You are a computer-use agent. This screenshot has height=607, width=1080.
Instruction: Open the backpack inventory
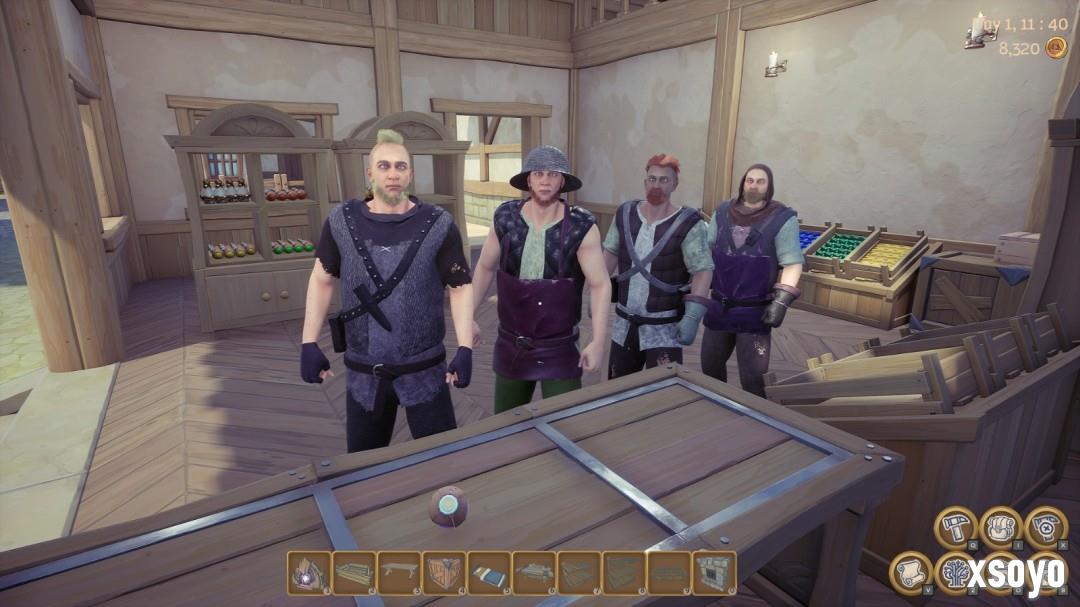tap(1000, 527)
